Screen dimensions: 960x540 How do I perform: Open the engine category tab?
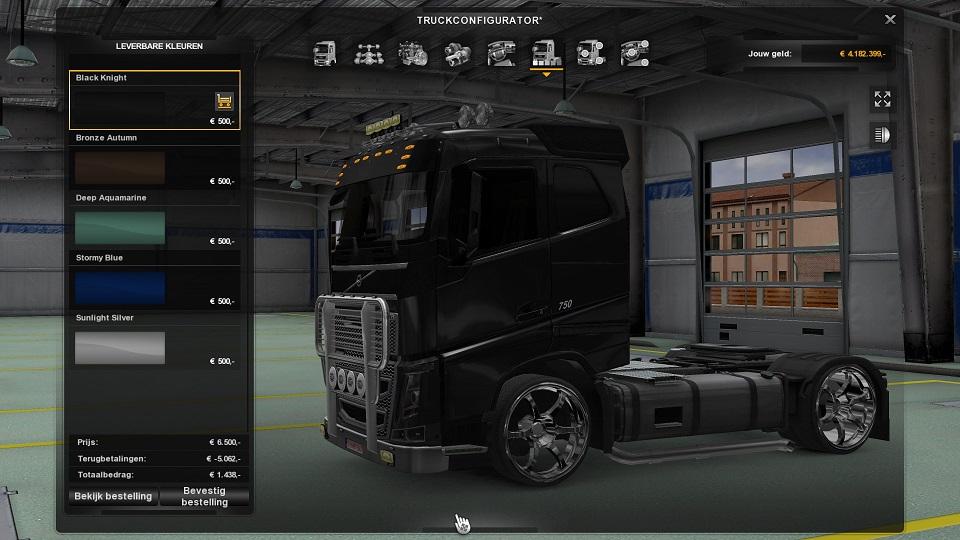point(413,53)
